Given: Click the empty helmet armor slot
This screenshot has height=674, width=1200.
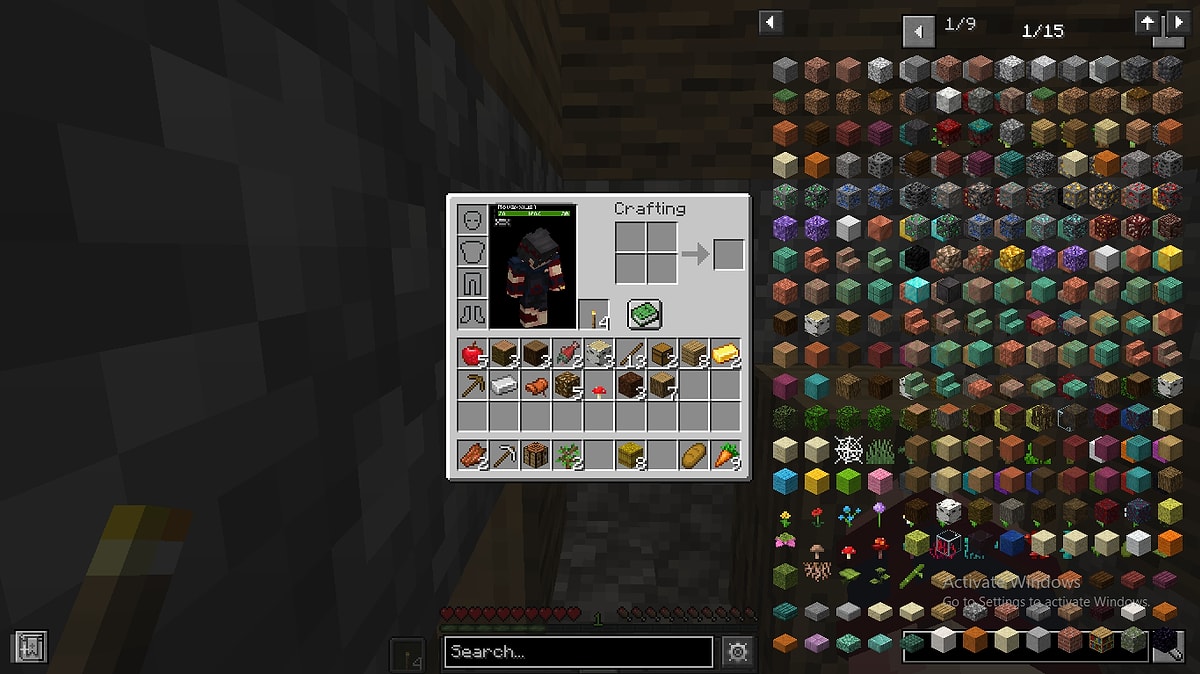Looking at the screenshot, I should click(472, 220).
